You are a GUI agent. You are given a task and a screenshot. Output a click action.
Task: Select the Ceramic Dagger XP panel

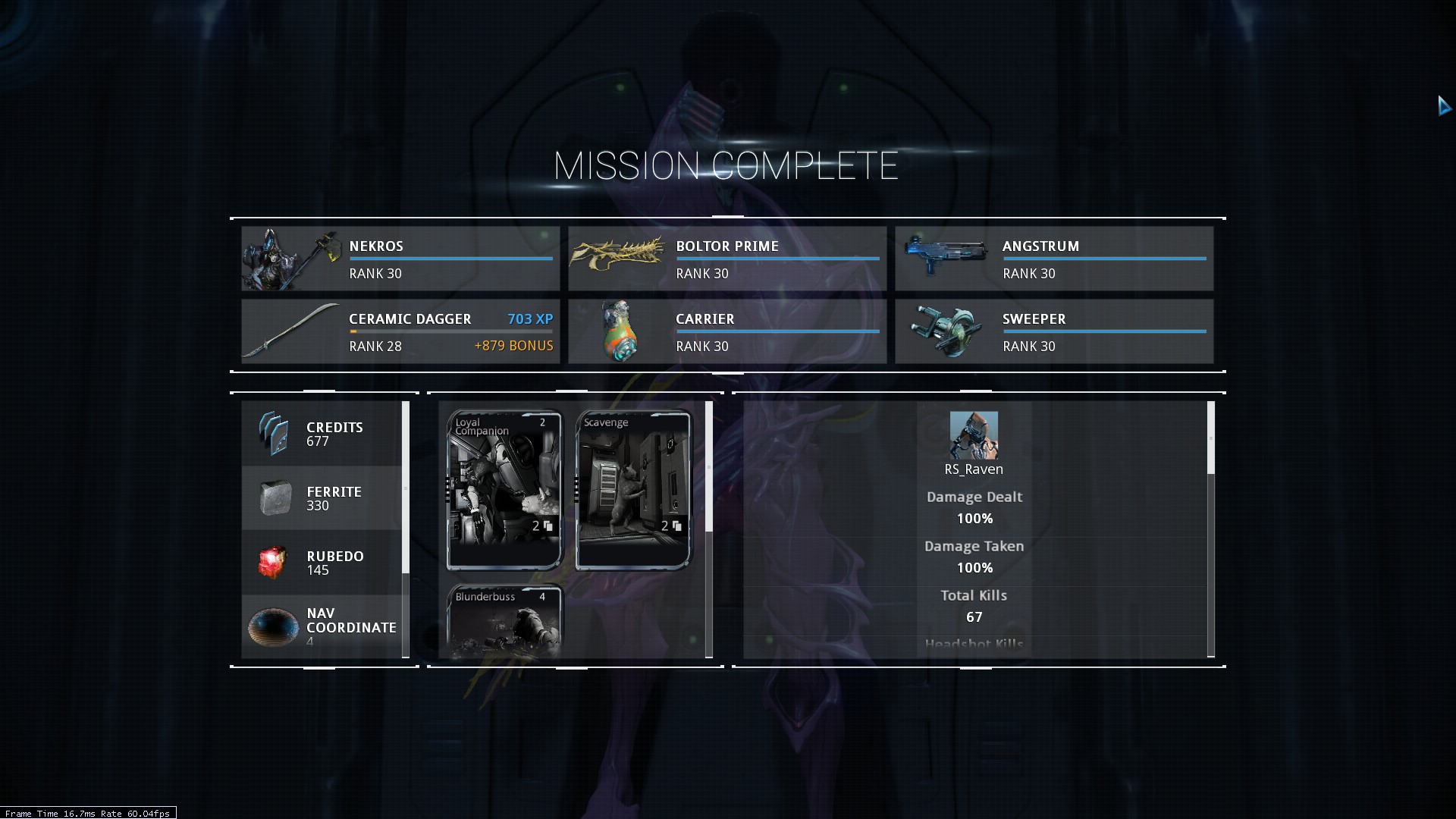(x=400, y=331)
